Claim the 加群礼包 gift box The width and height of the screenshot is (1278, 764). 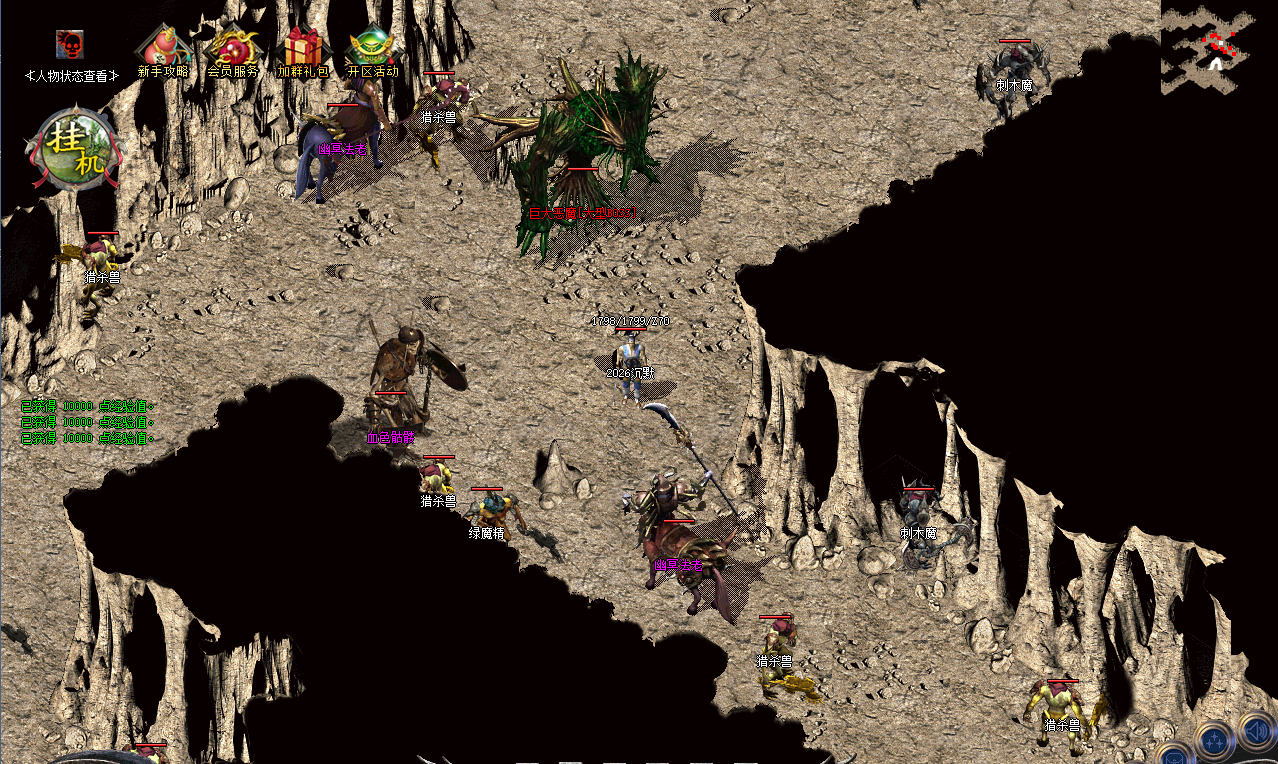[302, 49]
